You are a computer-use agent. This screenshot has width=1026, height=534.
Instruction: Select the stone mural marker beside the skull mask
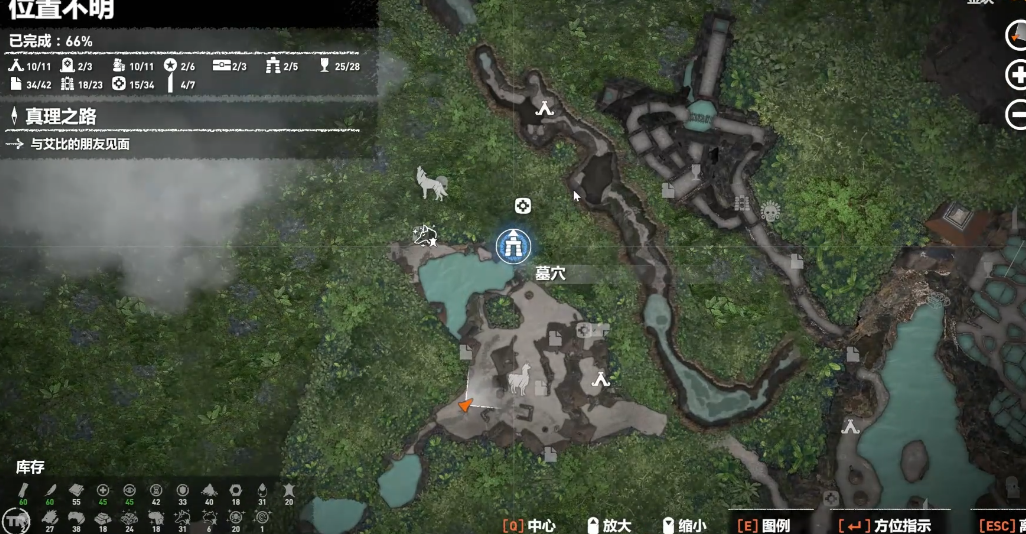(x=743, y=204)
